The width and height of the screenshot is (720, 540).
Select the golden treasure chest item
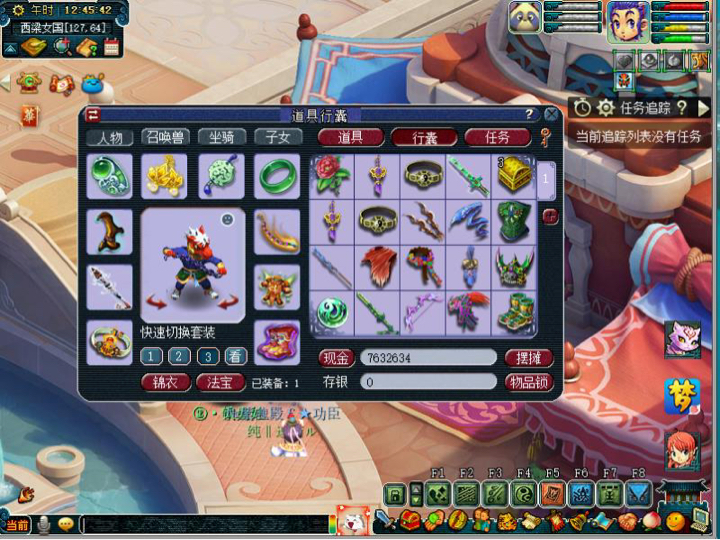(515, 176)
